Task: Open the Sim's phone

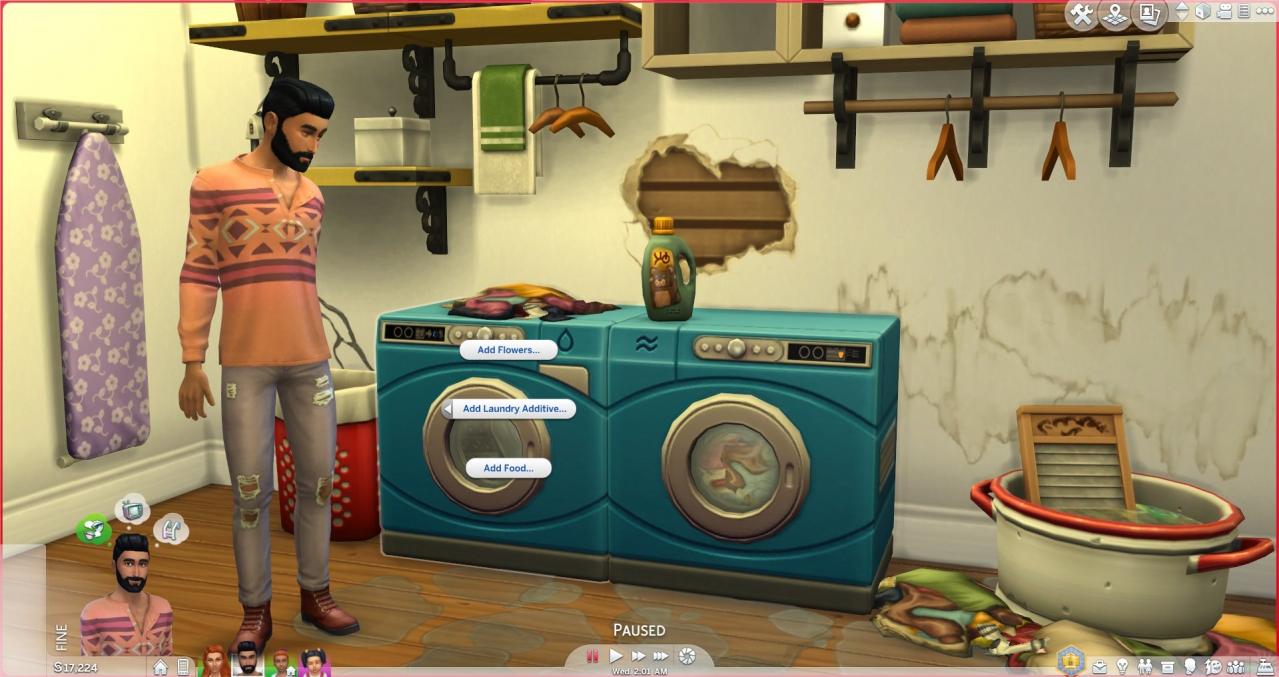Action: tap(183, 667)
